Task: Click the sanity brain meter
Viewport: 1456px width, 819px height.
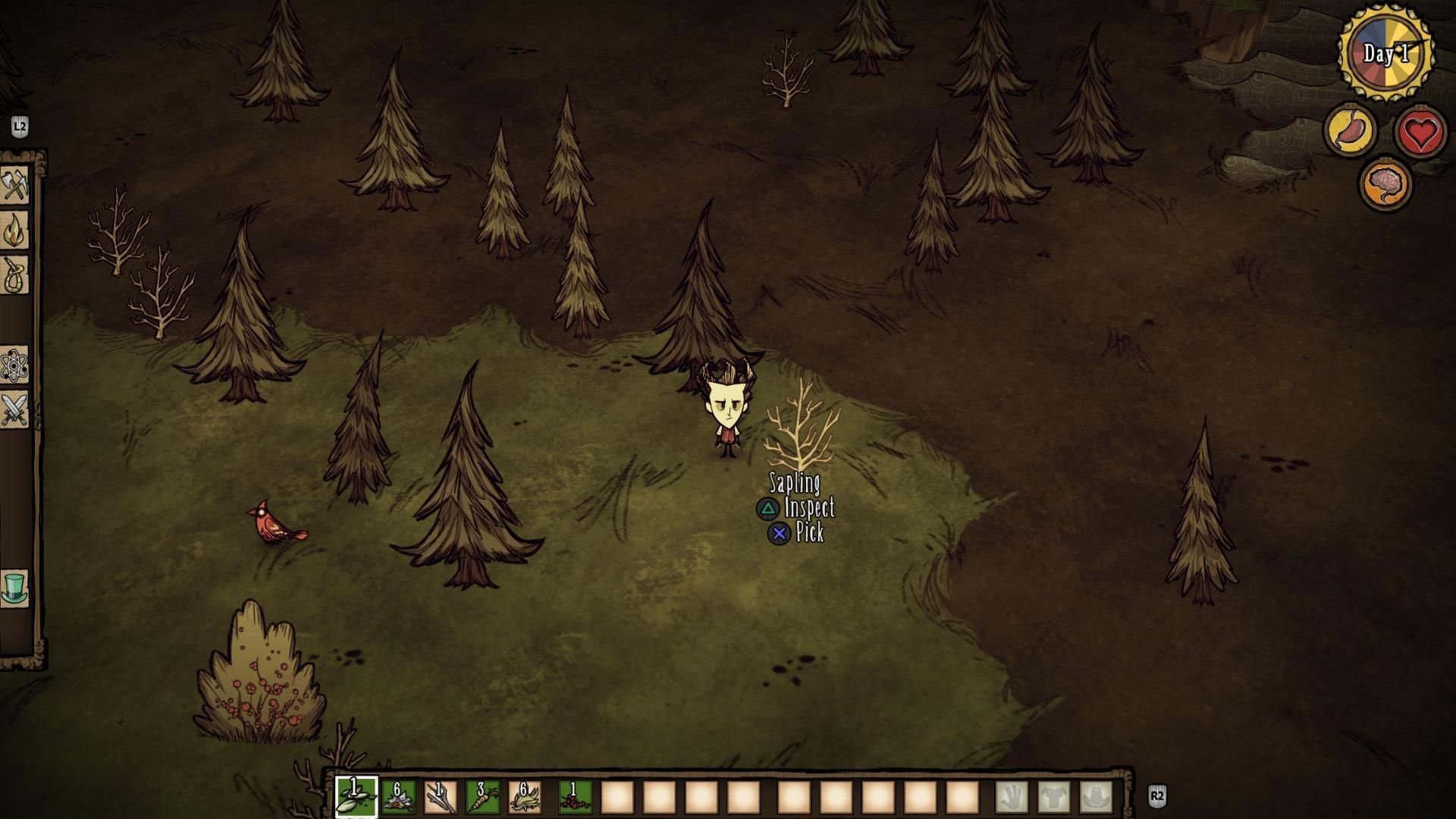Action: pyautogui.click(x=1386, y=184)
